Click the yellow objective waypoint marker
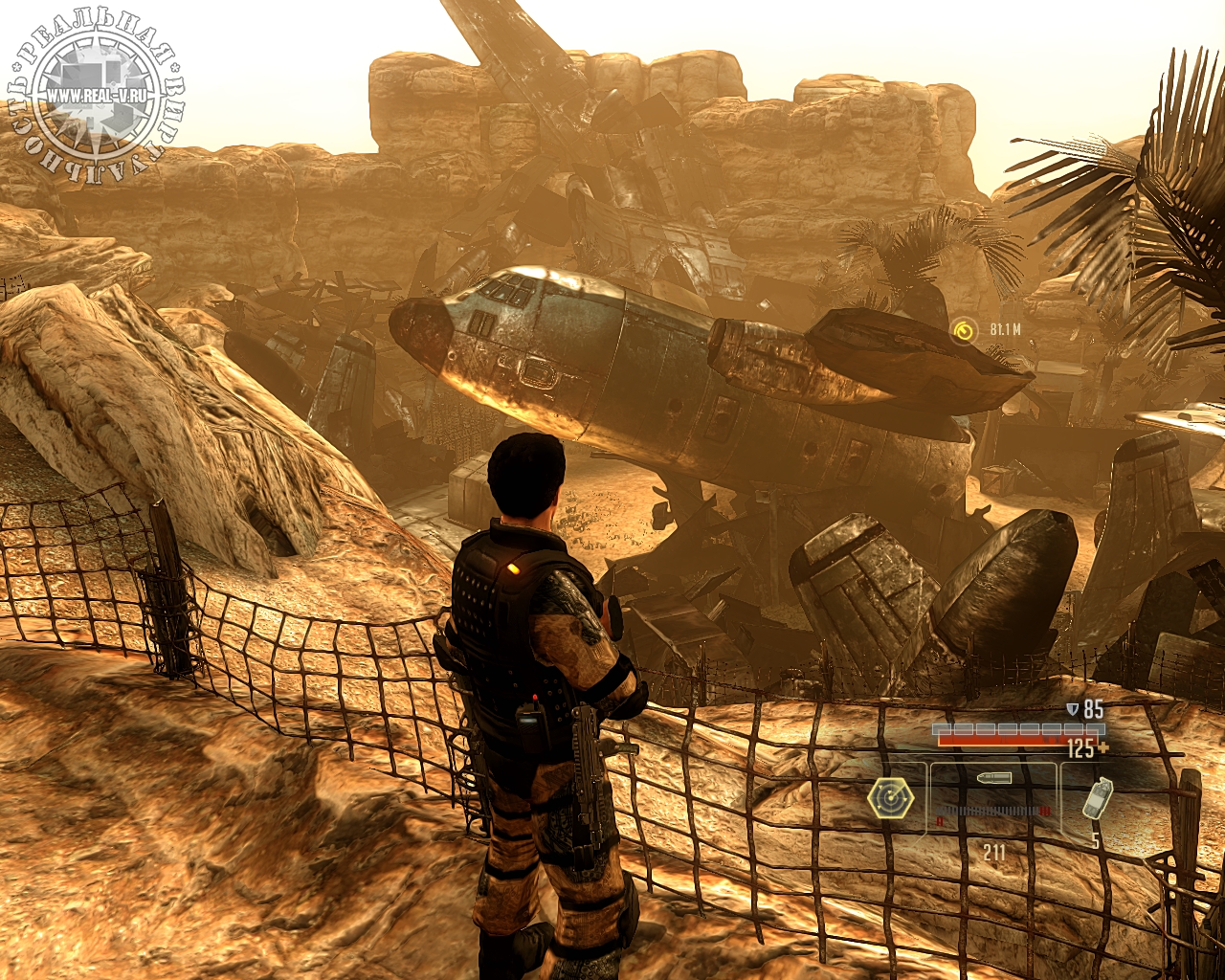Viewport: 1225px width, 980px height. [965, 331]
